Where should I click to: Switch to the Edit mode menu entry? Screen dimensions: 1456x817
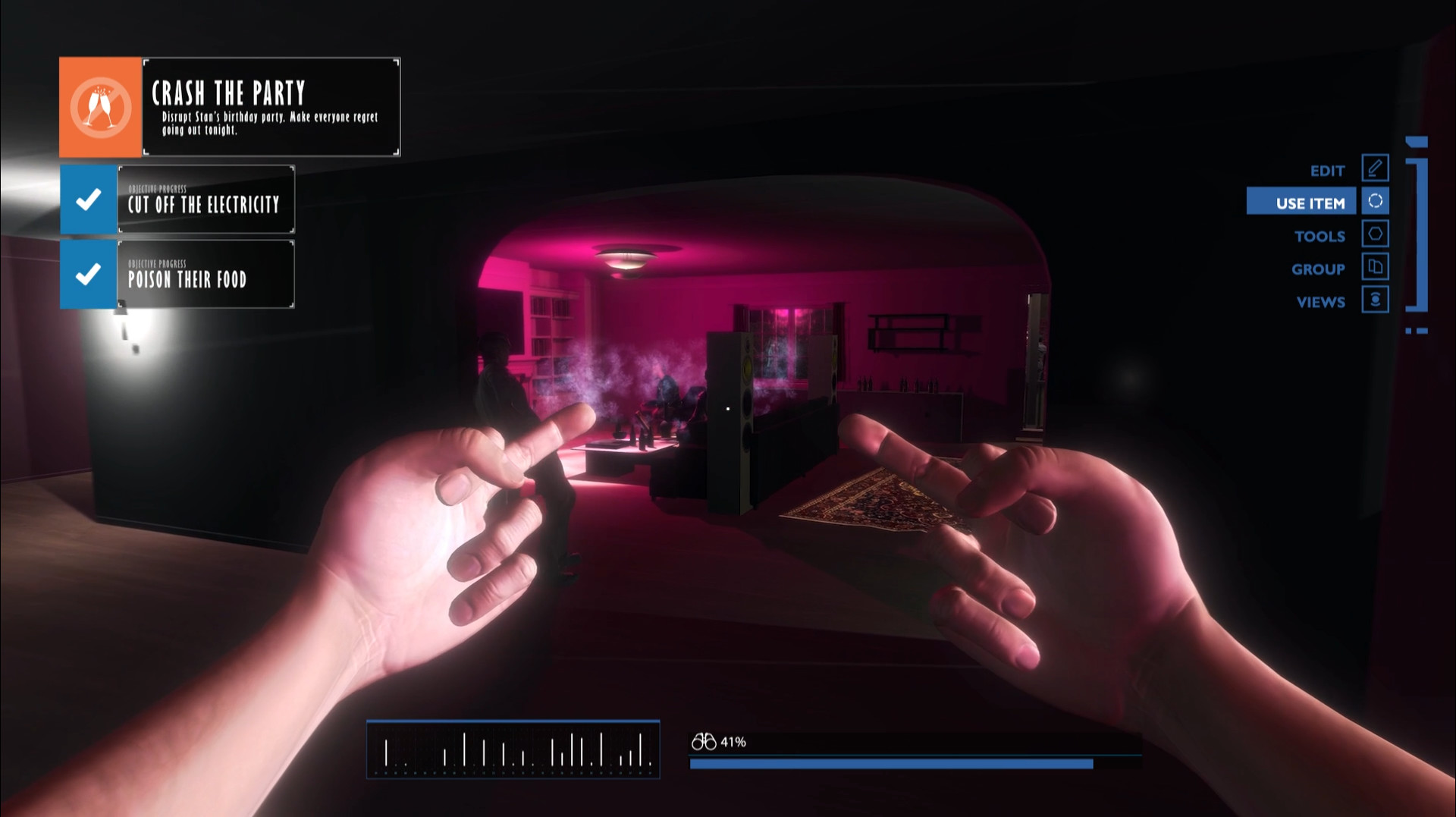tap(1328, 170)
